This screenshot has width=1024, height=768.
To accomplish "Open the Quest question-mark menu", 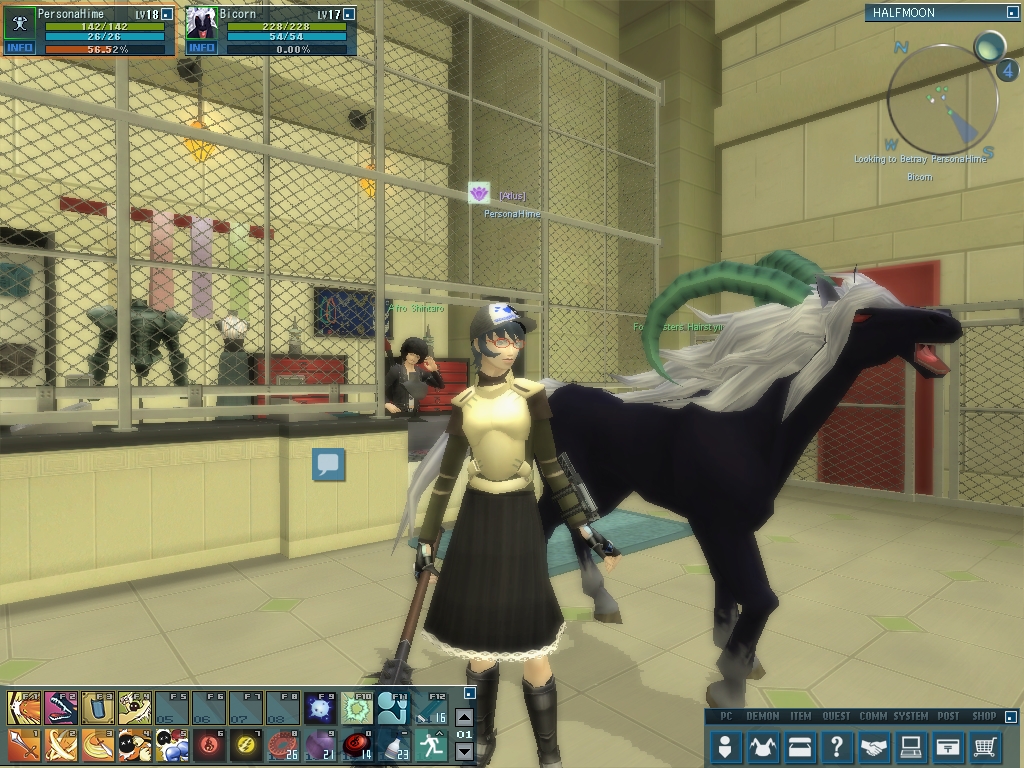I will tap(836, 746).
